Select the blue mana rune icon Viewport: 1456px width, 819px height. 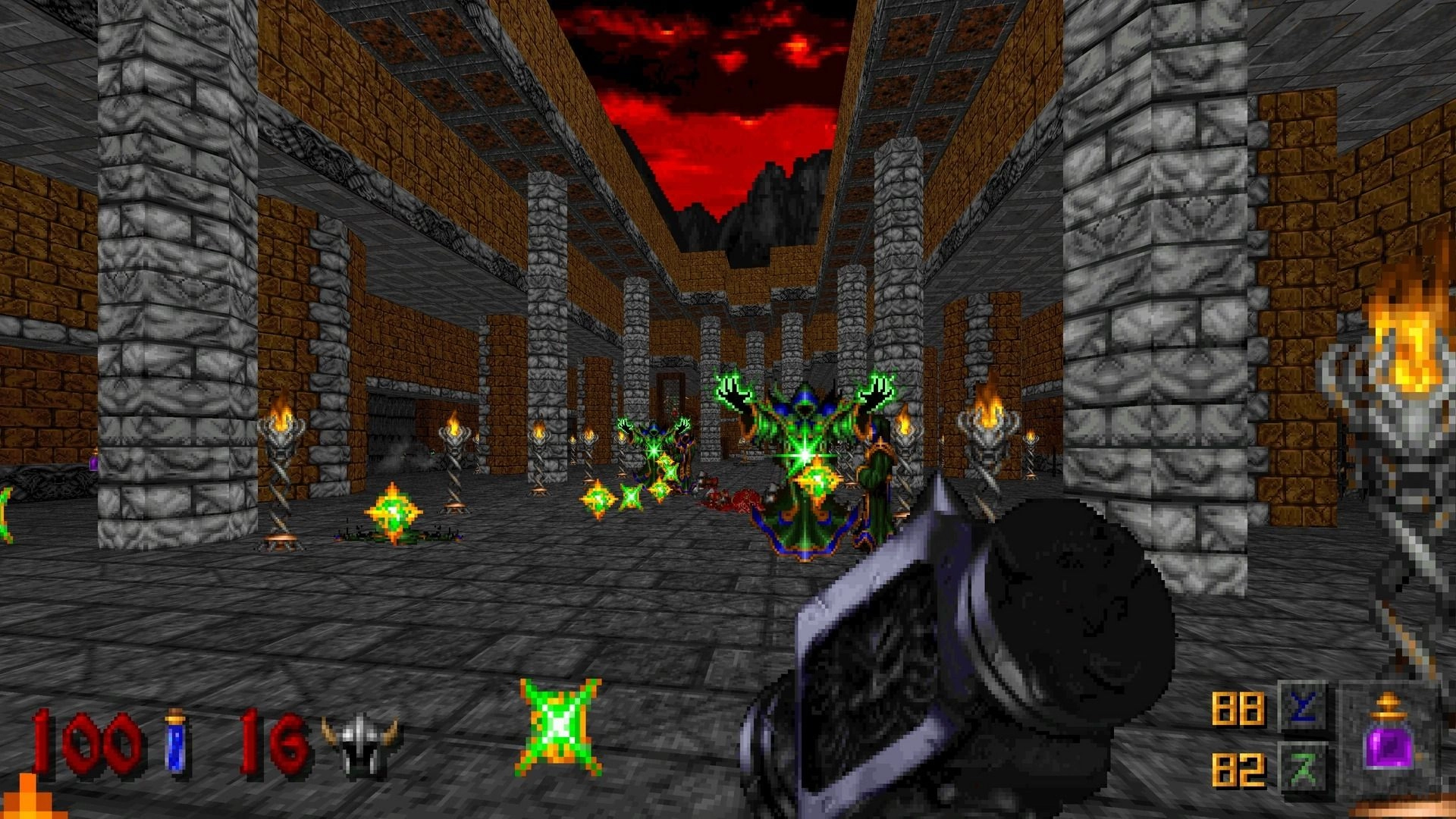1303,705
